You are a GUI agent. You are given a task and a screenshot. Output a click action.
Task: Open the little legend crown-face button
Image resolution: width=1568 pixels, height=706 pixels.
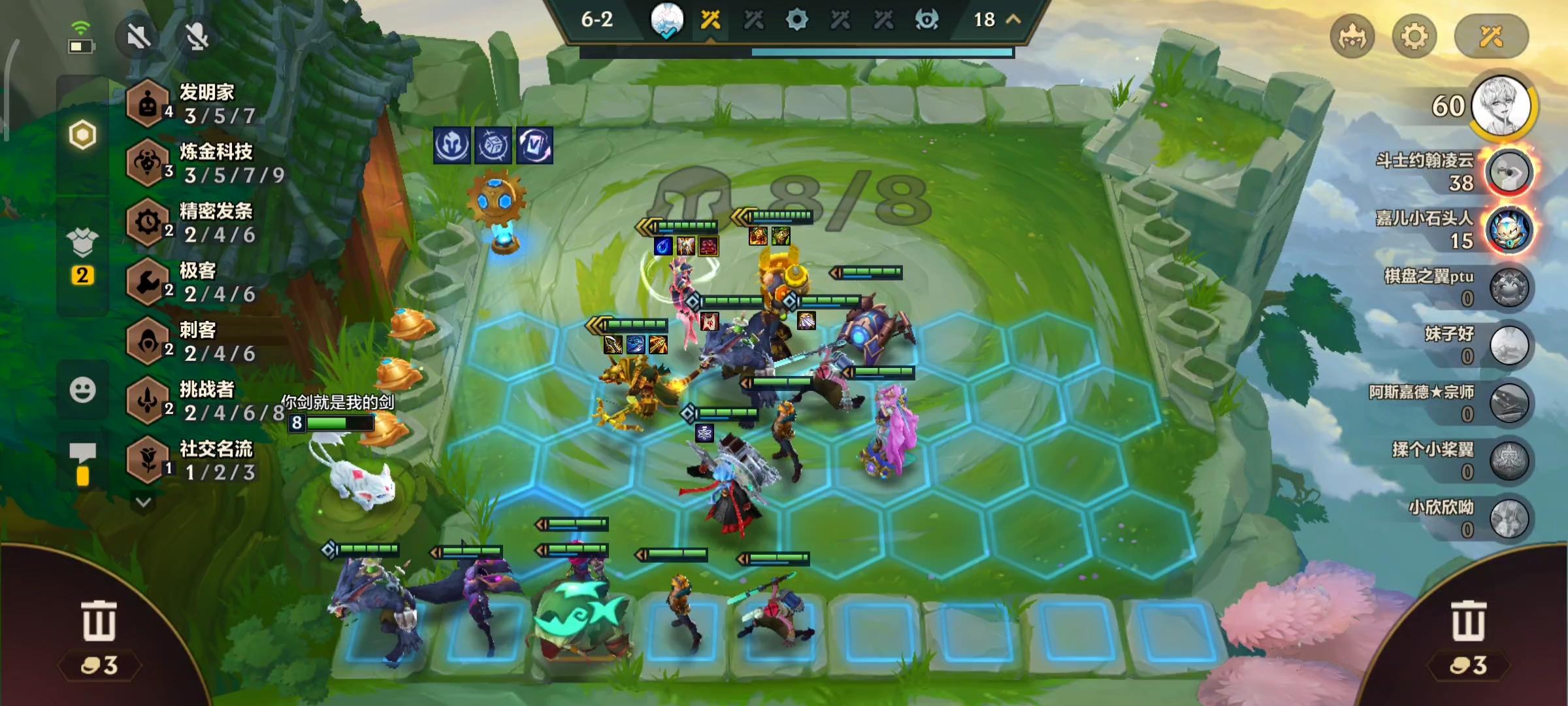coord(1352,37)
